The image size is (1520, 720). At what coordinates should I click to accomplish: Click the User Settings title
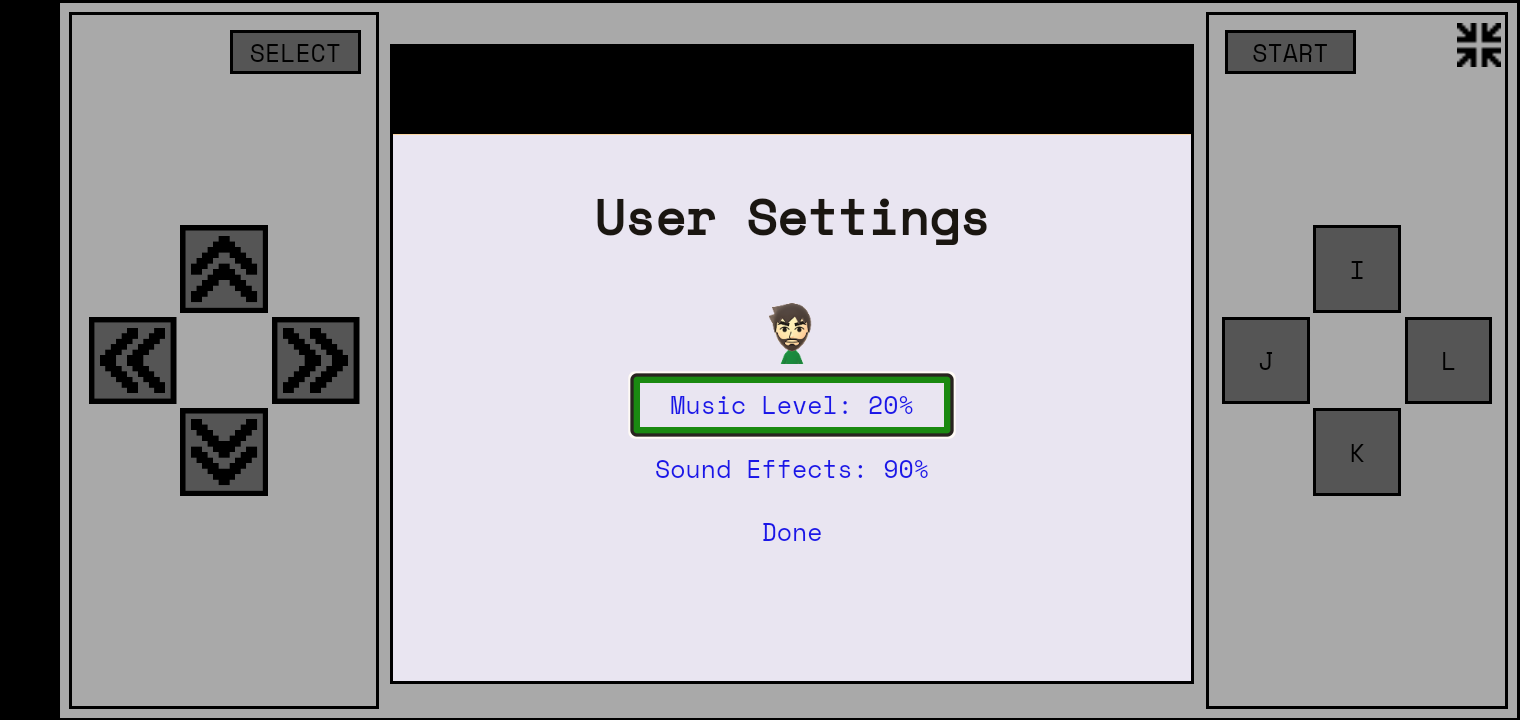[x=791, y=218]
